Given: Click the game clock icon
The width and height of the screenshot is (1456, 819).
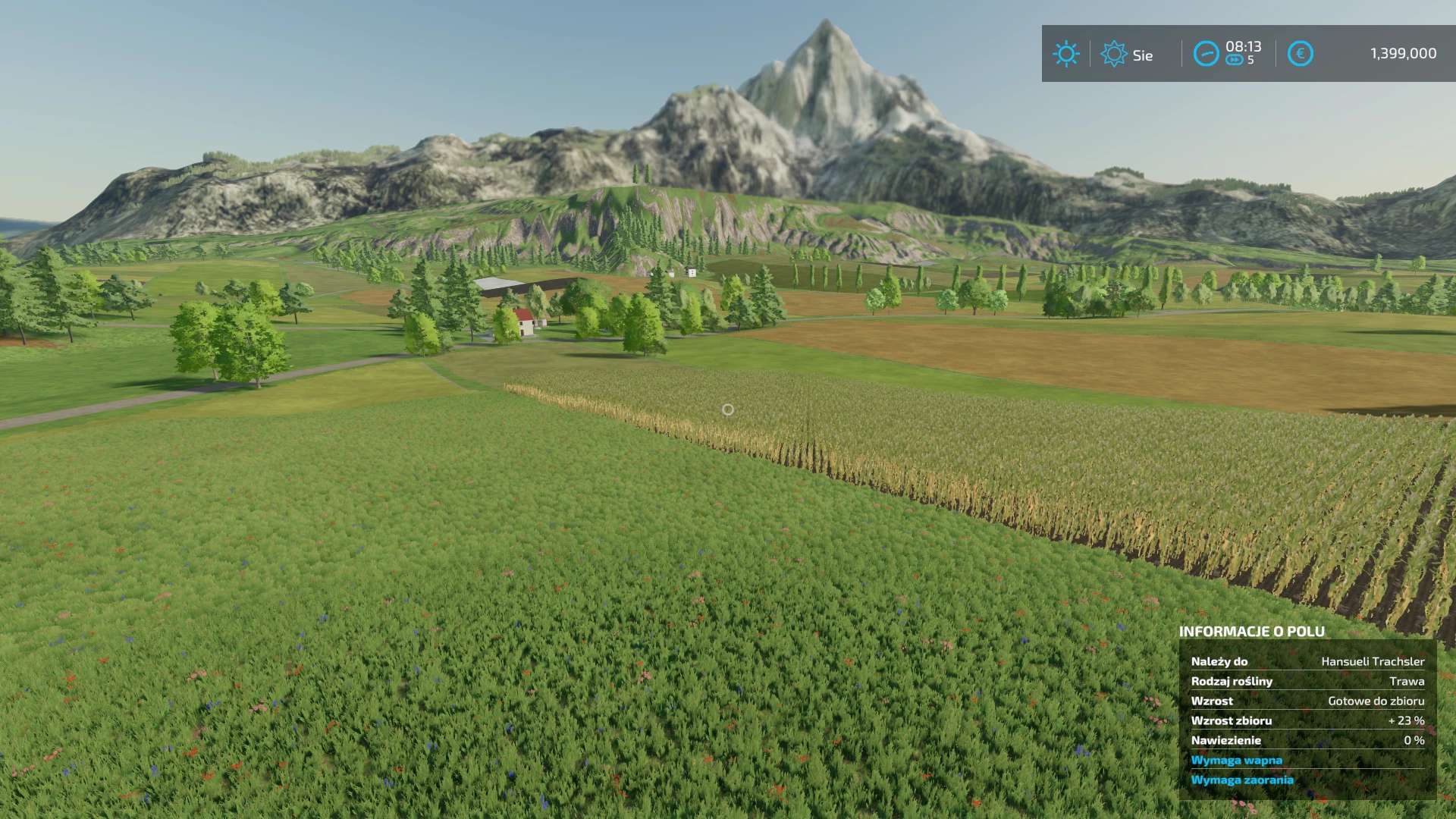Looking at the screenshot, I should (1206, 54).
